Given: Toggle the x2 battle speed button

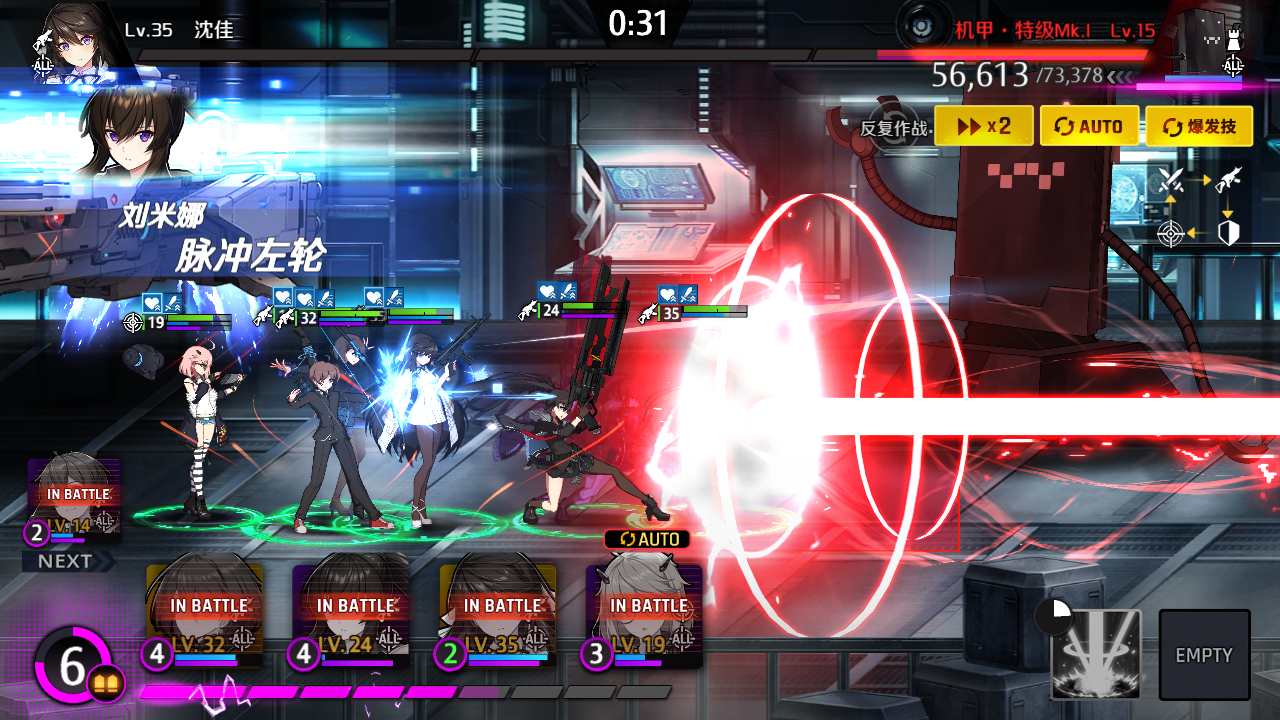Looking at the screenshot, I should [x=984, y=127].
